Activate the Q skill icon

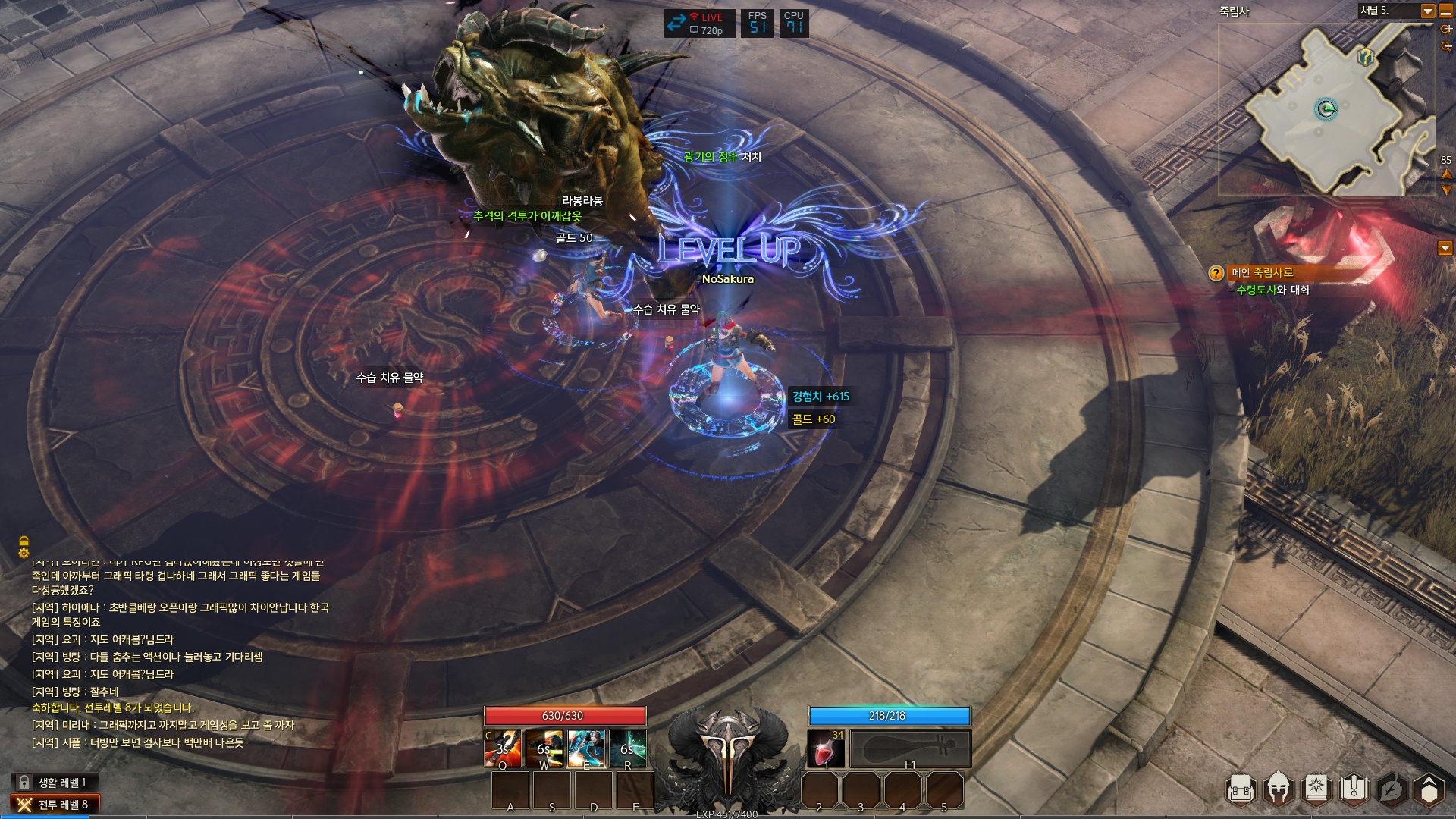point(503,748)
